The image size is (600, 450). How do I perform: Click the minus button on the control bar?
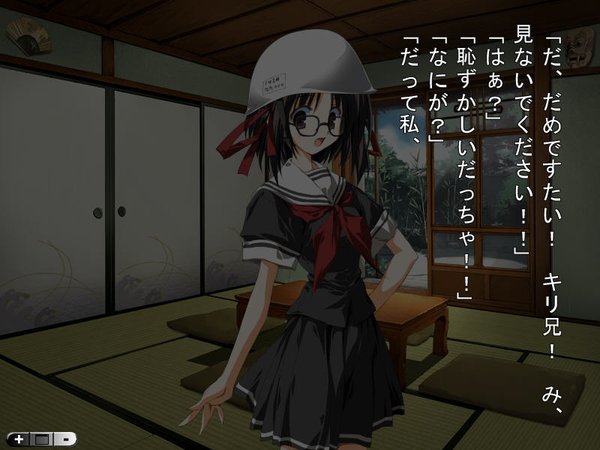64,438
